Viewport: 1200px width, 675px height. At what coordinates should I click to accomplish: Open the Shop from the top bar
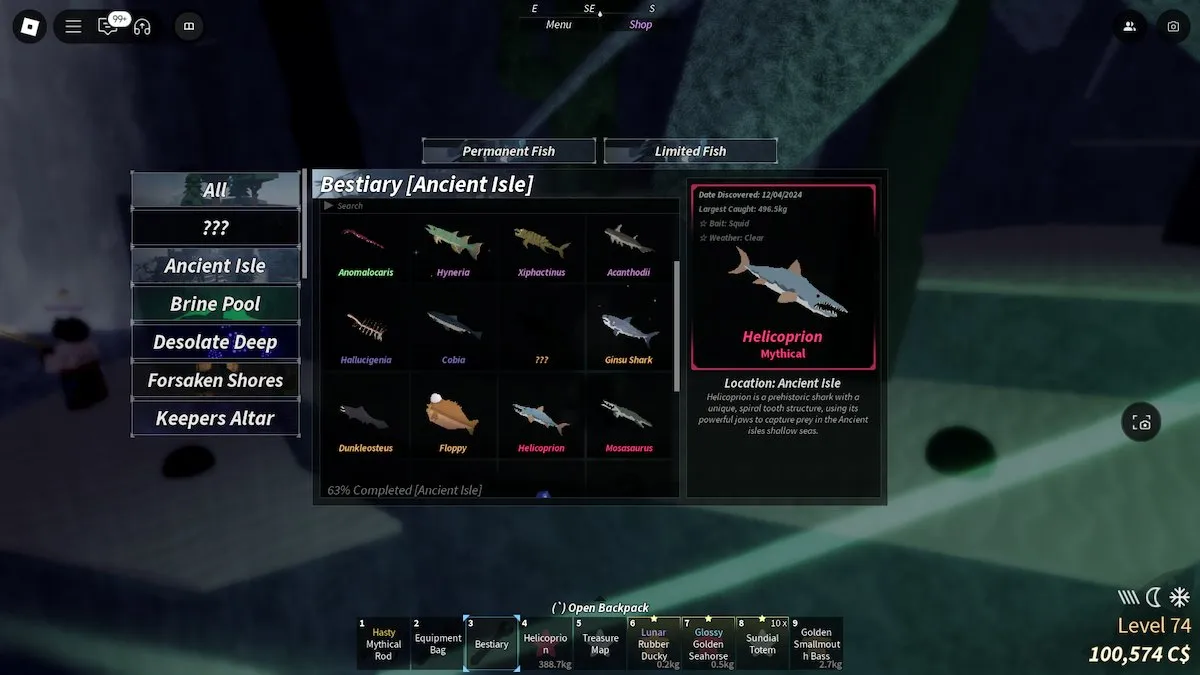coord(641,25)
